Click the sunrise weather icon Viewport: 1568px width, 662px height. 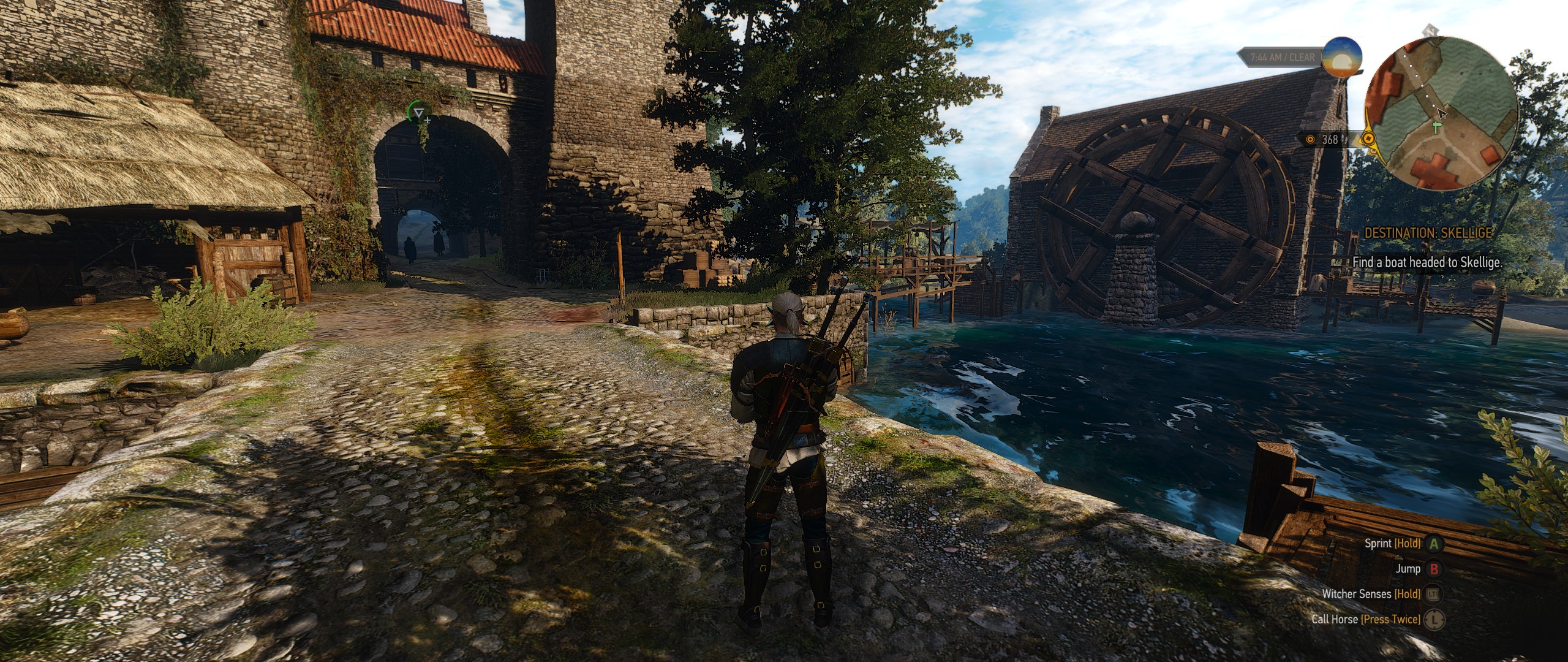(x=1341, y=57)
